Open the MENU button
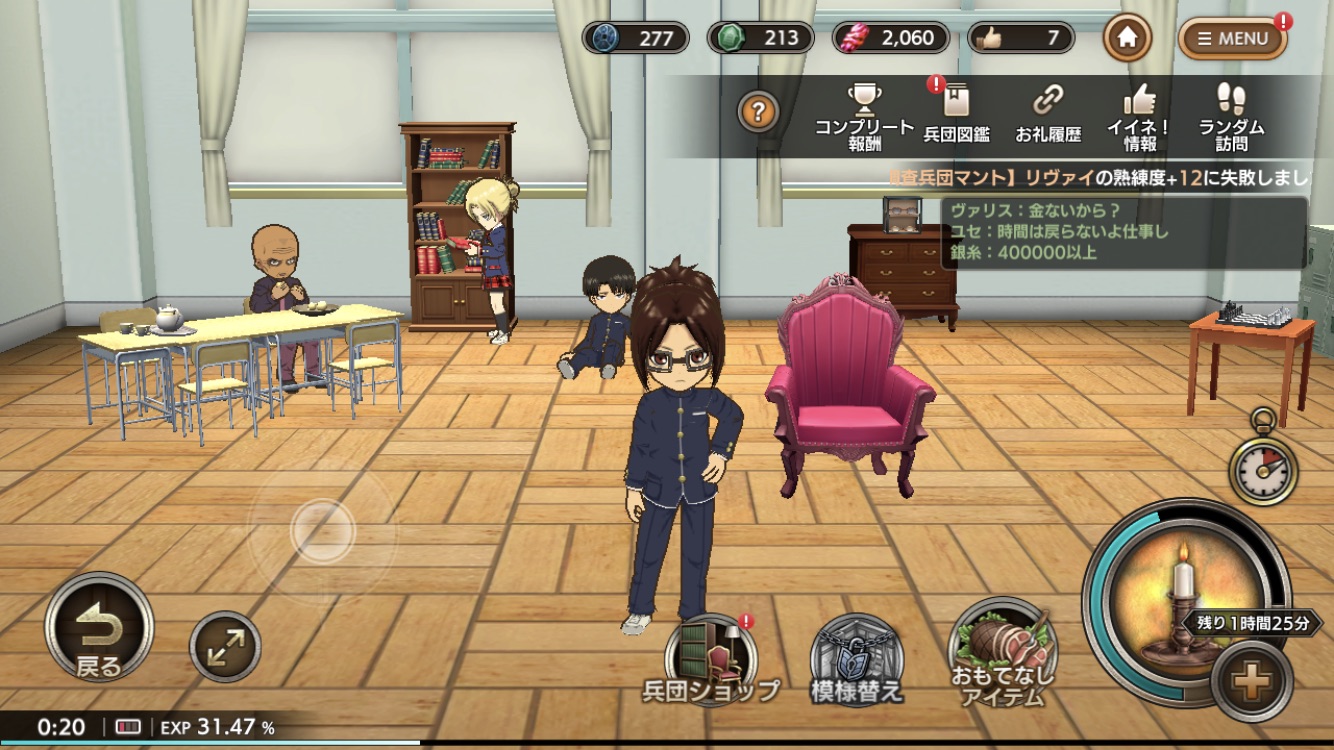The image size is (1334, 750). coord(1232,39)
